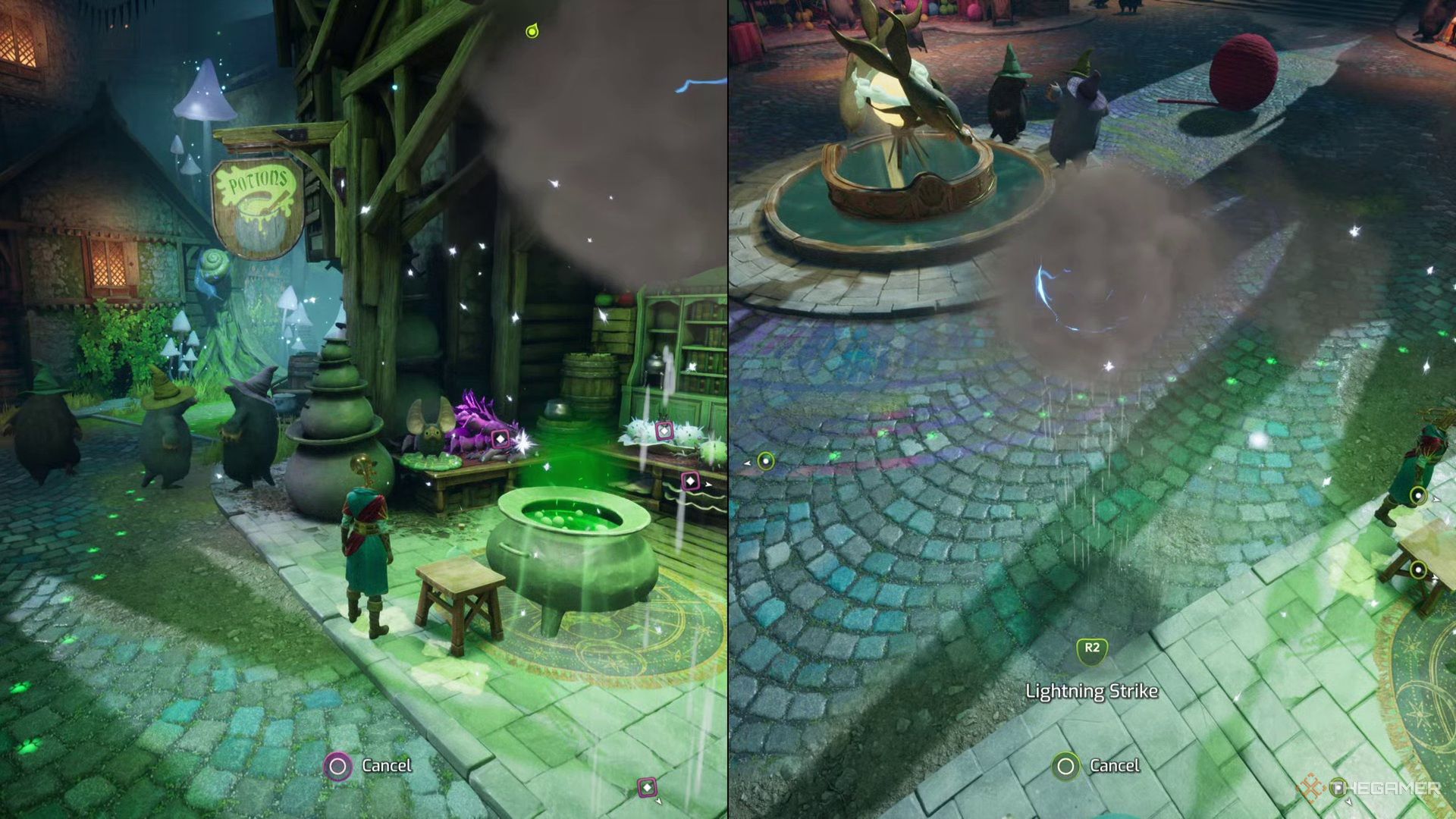Select the yellow ring waypoint on the cobblestones
1456x819 pixels.
pyautogui.click(x=767, y=461)
